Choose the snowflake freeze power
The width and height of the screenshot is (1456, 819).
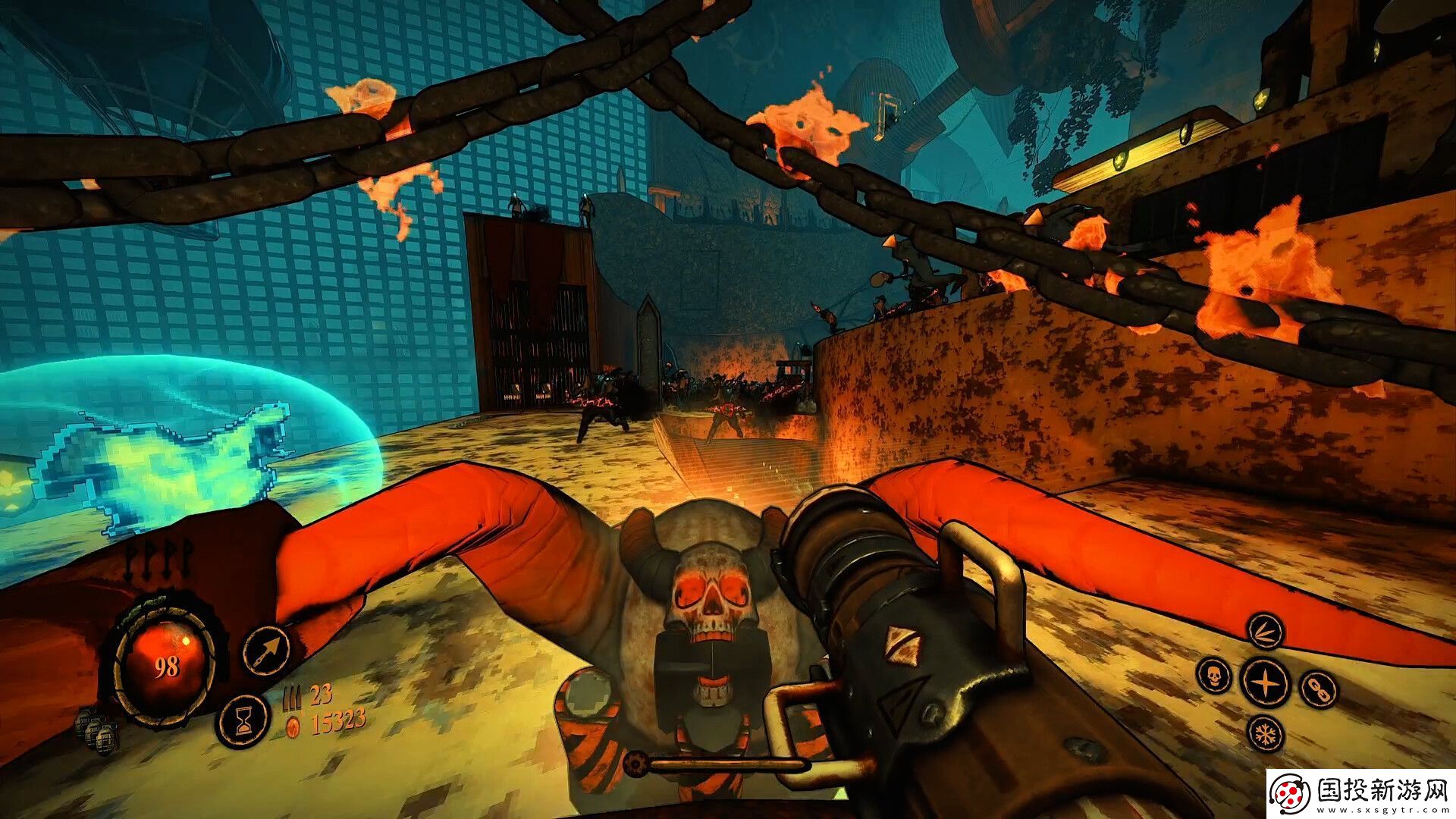click(x=1264, y=733)
